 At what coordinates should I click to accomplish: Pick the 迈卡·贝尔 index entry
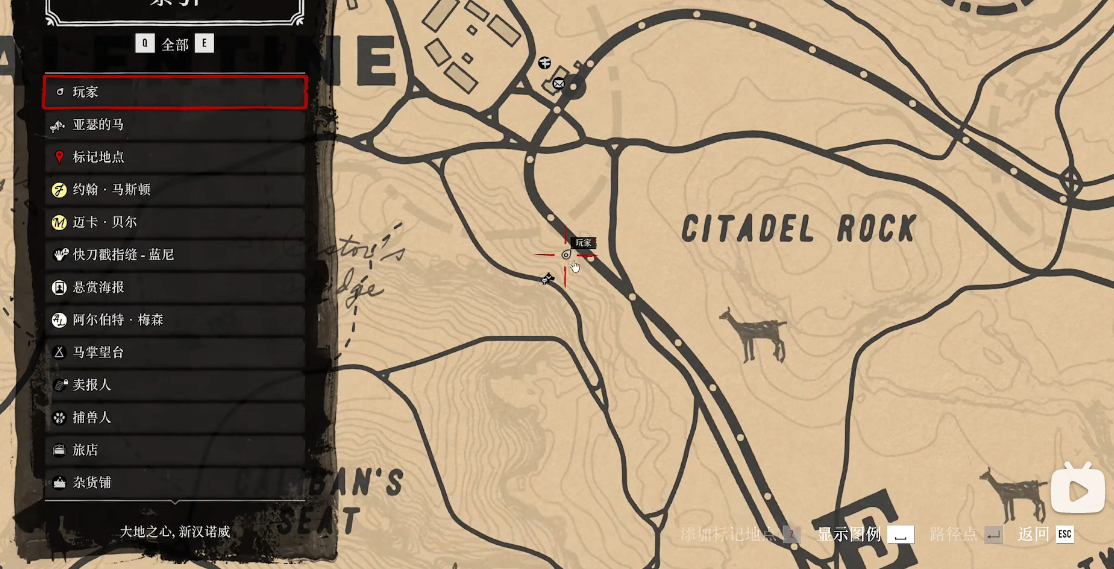coord(175,222)
